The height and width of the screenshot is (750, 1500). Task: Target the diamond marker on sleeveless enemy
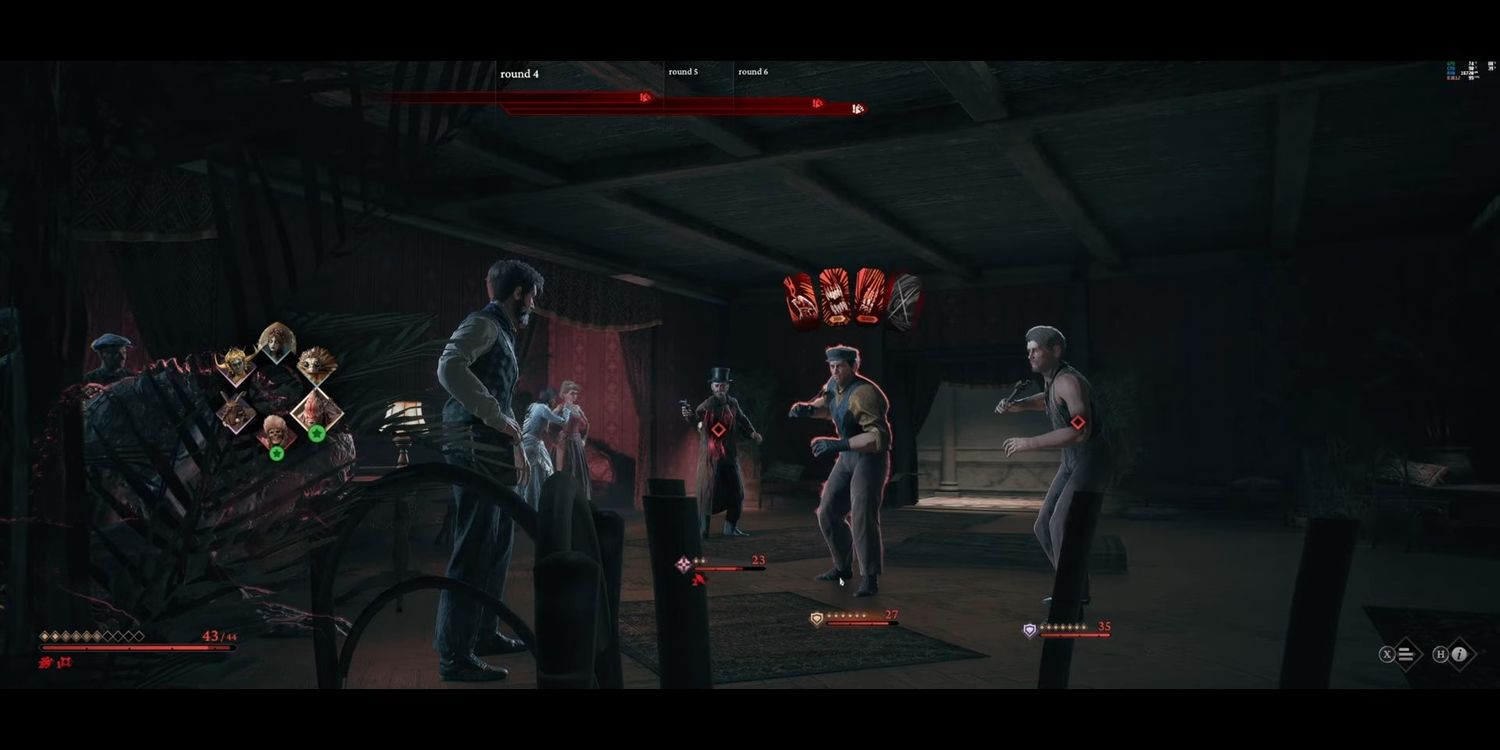tap(1078, 422)
